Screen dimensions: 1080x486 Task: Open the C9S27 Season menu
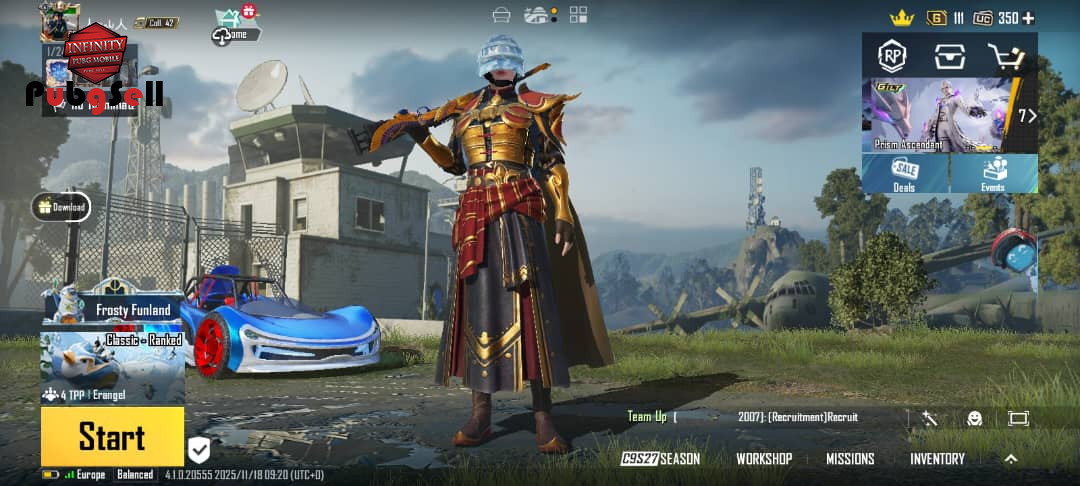pyautogui.click(x=660, y=459)
